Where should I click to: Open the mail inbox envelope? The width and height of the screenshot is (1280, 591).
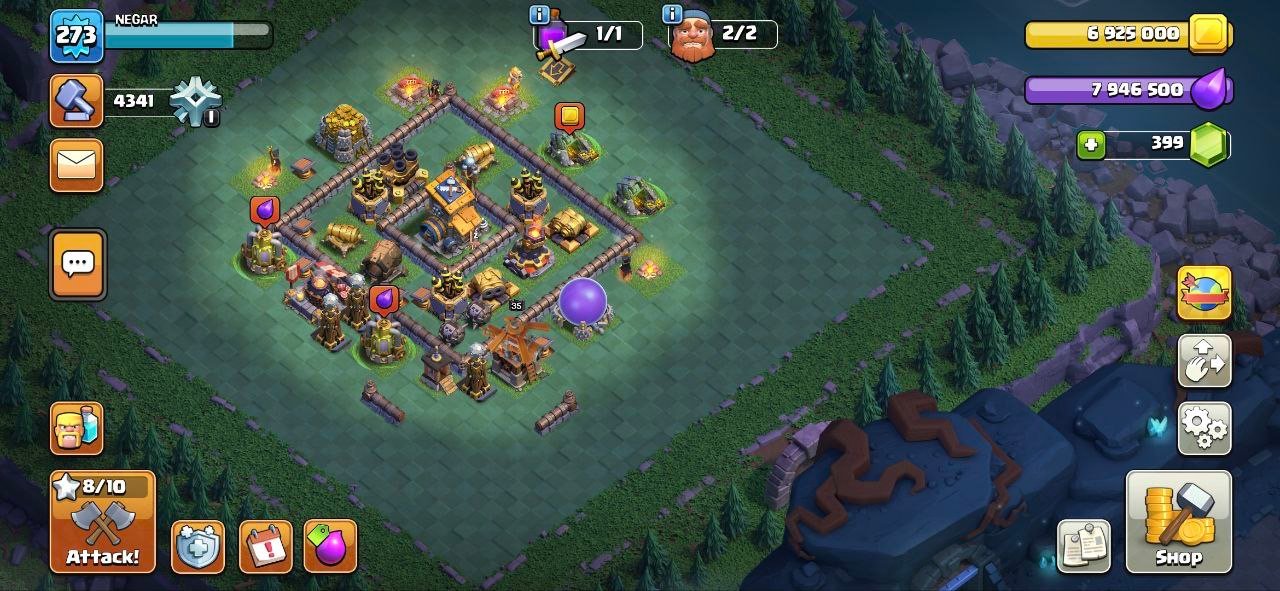tap(77, 164)
